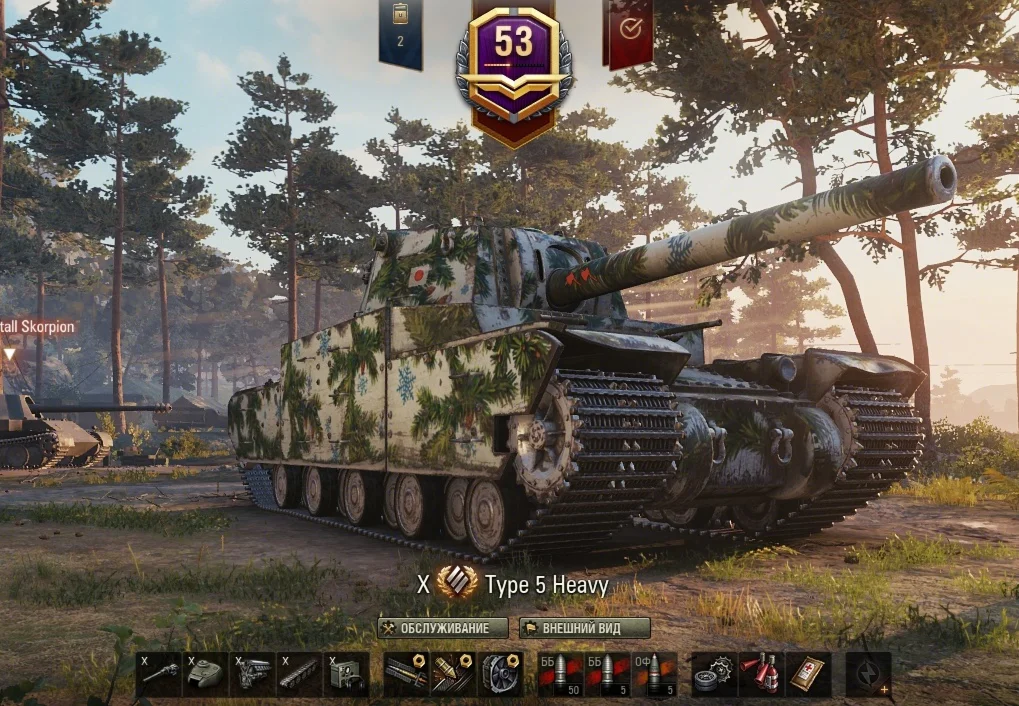Select the ventilation fan equipment slot

point(500,674)
